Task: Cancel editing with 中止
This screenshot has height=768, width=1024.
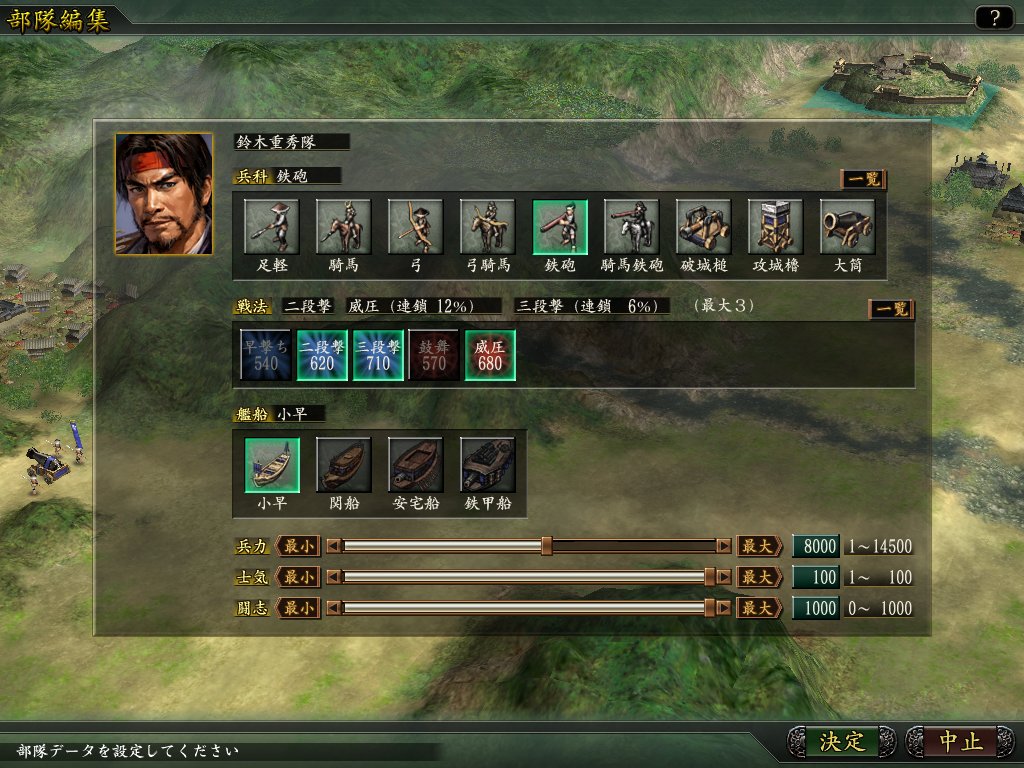Action: tap(962, 741)
